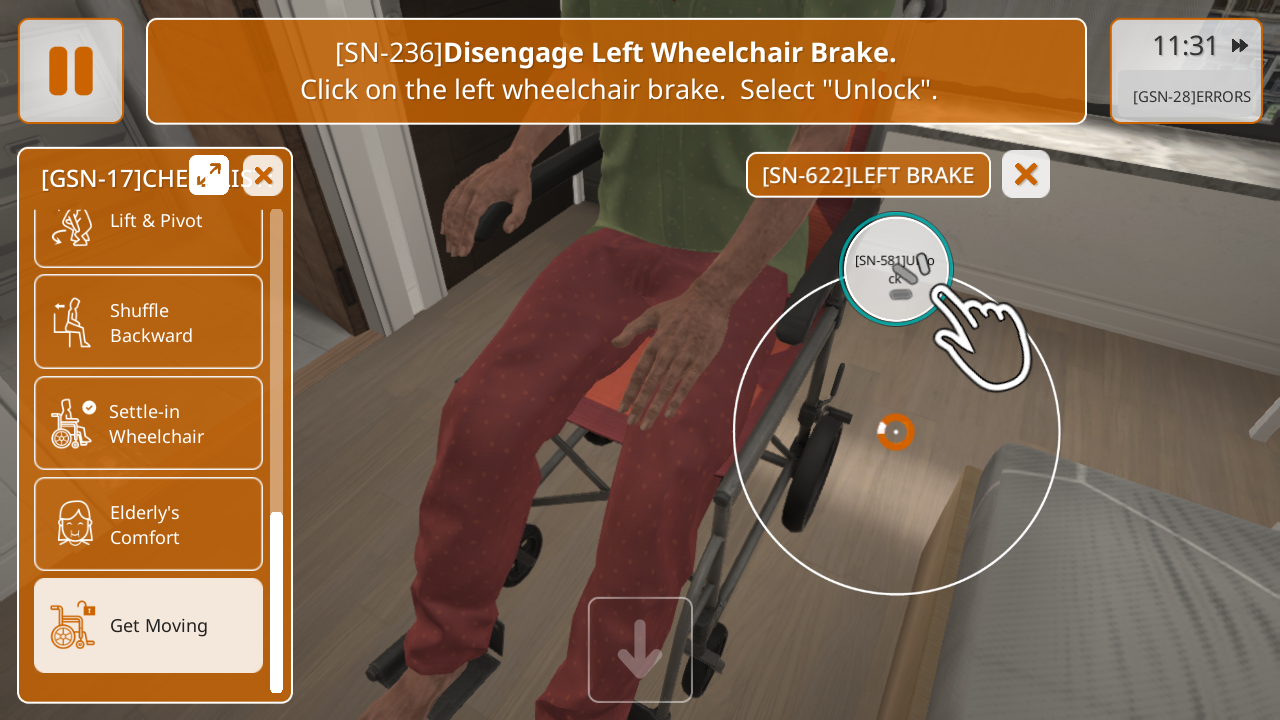
Task: Select the Unlock brake option
Action: [x=896, y=270]
